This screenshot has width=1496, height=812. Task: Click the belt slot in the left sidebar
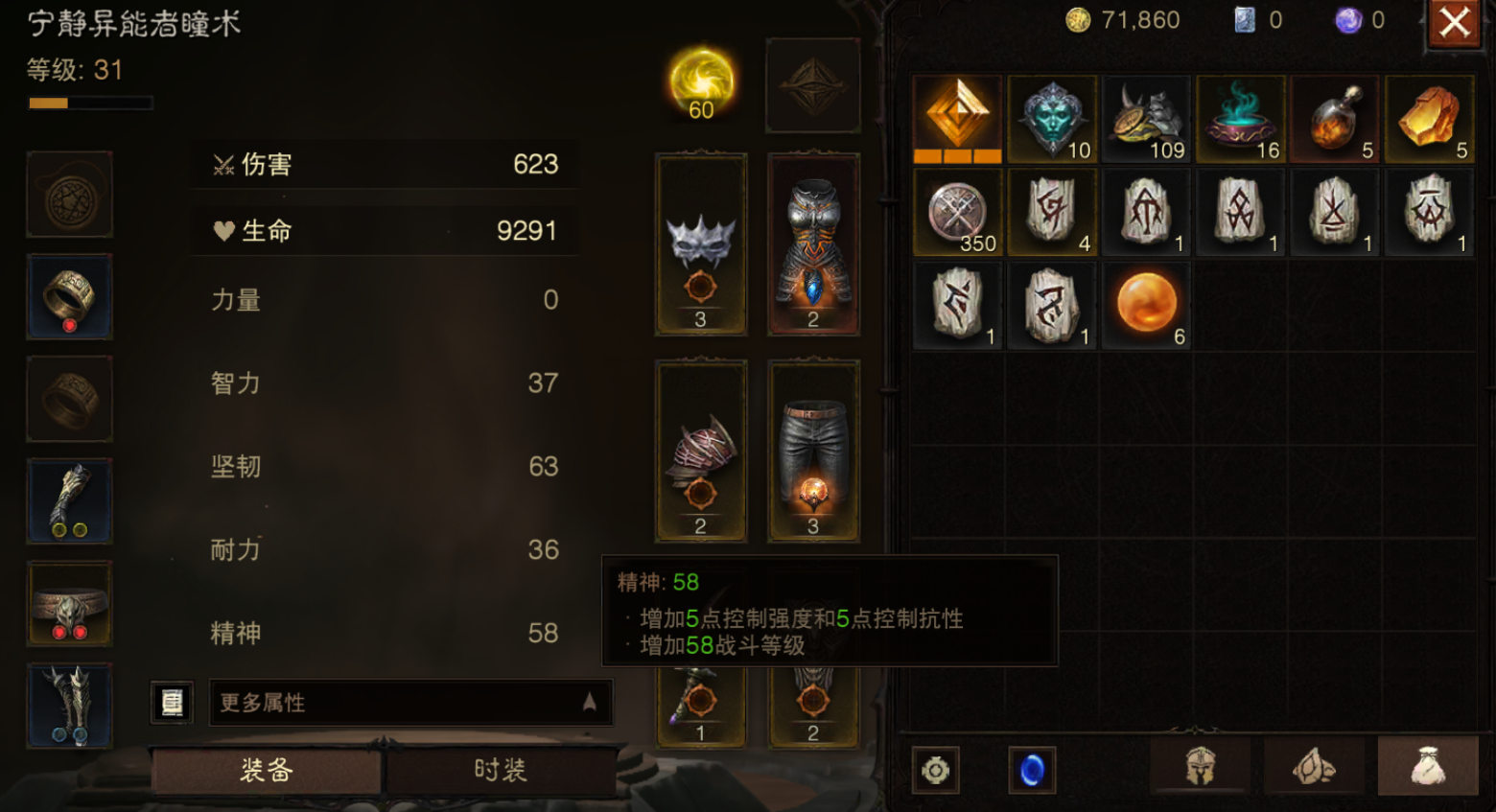68,602
